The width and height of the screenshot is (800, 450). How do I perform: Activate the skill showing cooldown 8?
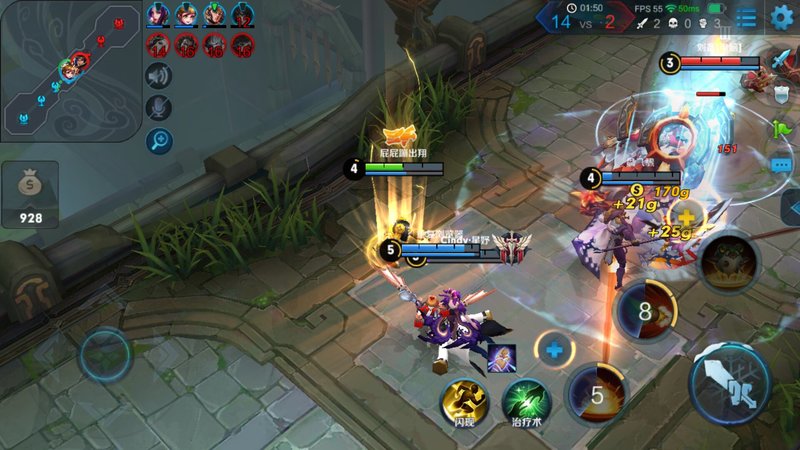click(x=645, y=311)
